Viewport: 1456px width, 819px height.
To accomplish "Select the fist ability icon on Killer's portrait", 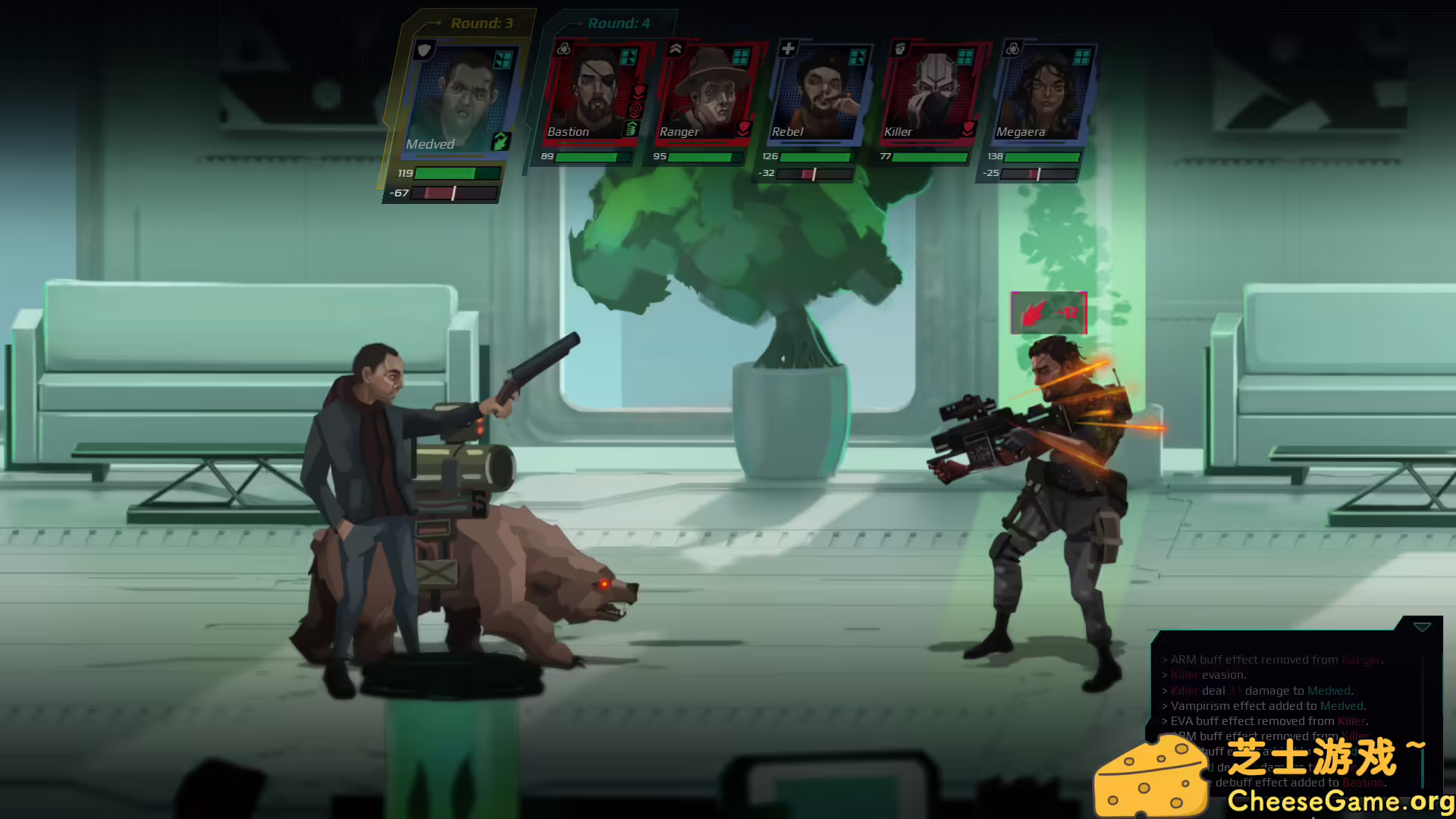I will point(899,47).
